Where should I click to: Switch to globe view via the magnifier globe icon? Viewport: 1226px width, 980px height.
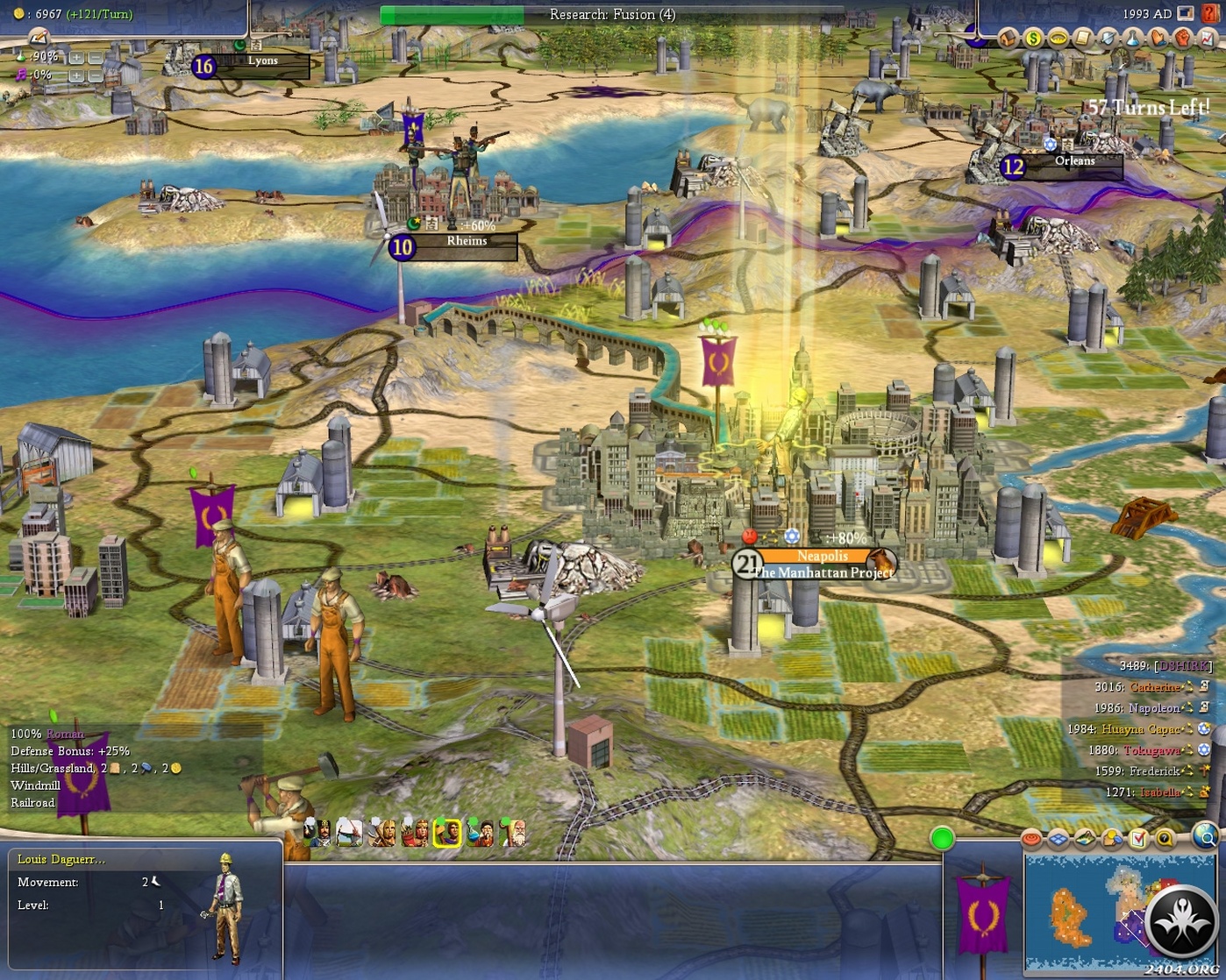pyautogui.click(x=1204, y=837)
